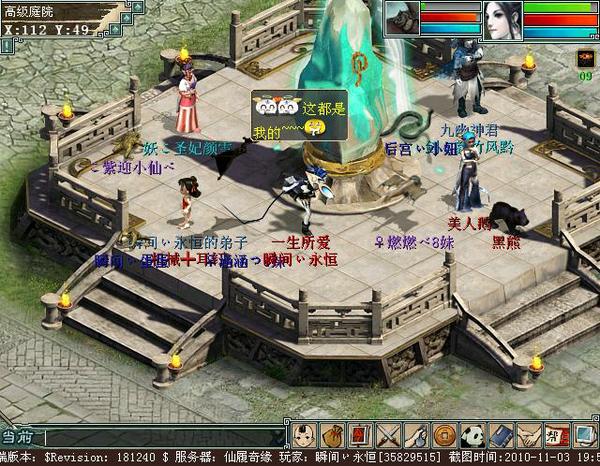This screenshot has height=466, width=600.
Task: Select the red banner toolbar icon
Action: click(x=360, y=435)
